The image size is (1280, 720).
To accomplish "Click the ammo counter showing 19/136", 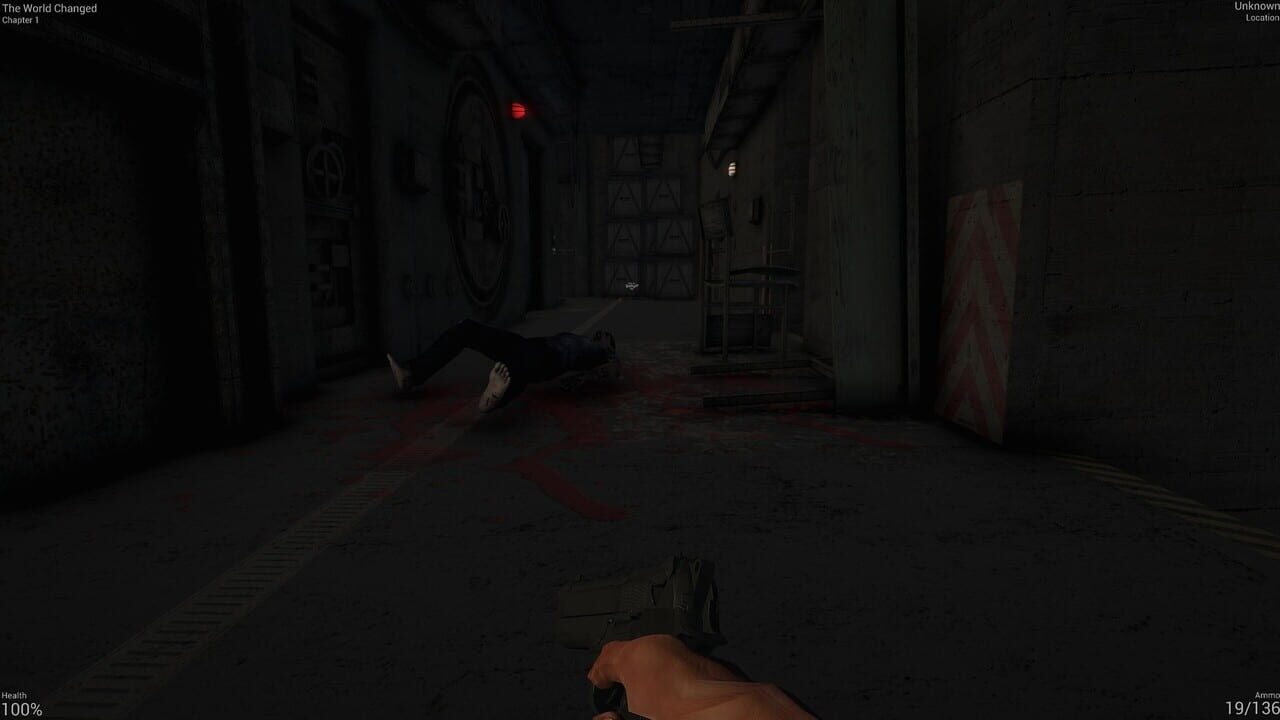I will (1252, 707).
